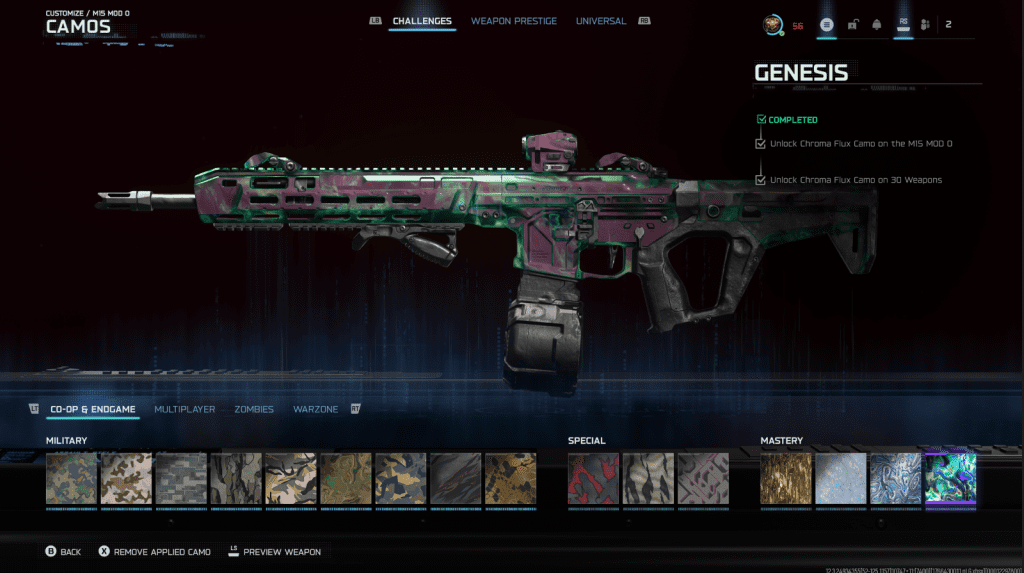Select the Challenges tab

[x=421, y=21]
